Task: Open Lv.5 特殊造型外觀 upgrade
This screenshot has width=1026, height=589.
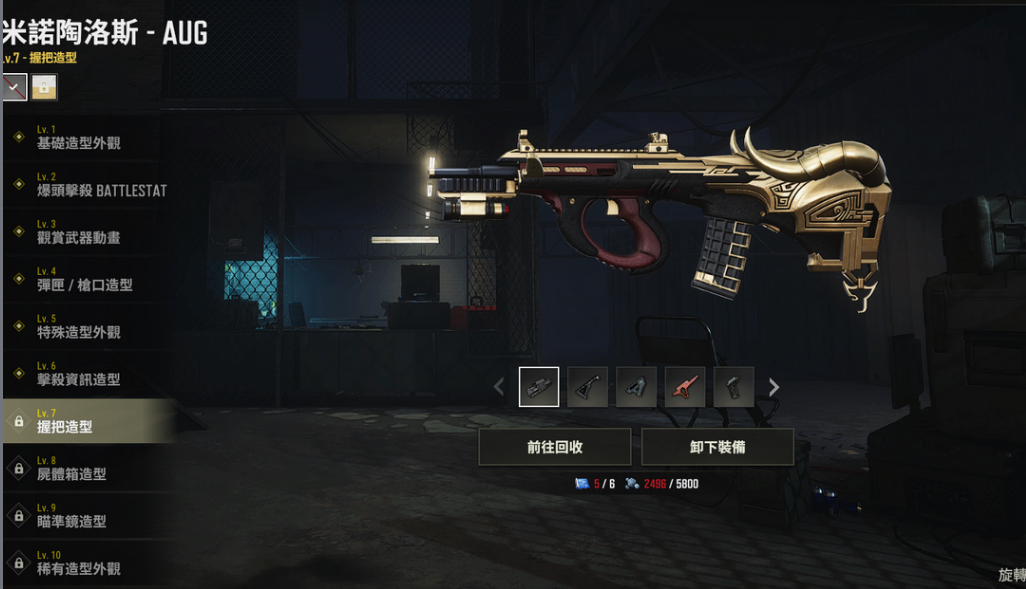Action: tap(80, 326)
